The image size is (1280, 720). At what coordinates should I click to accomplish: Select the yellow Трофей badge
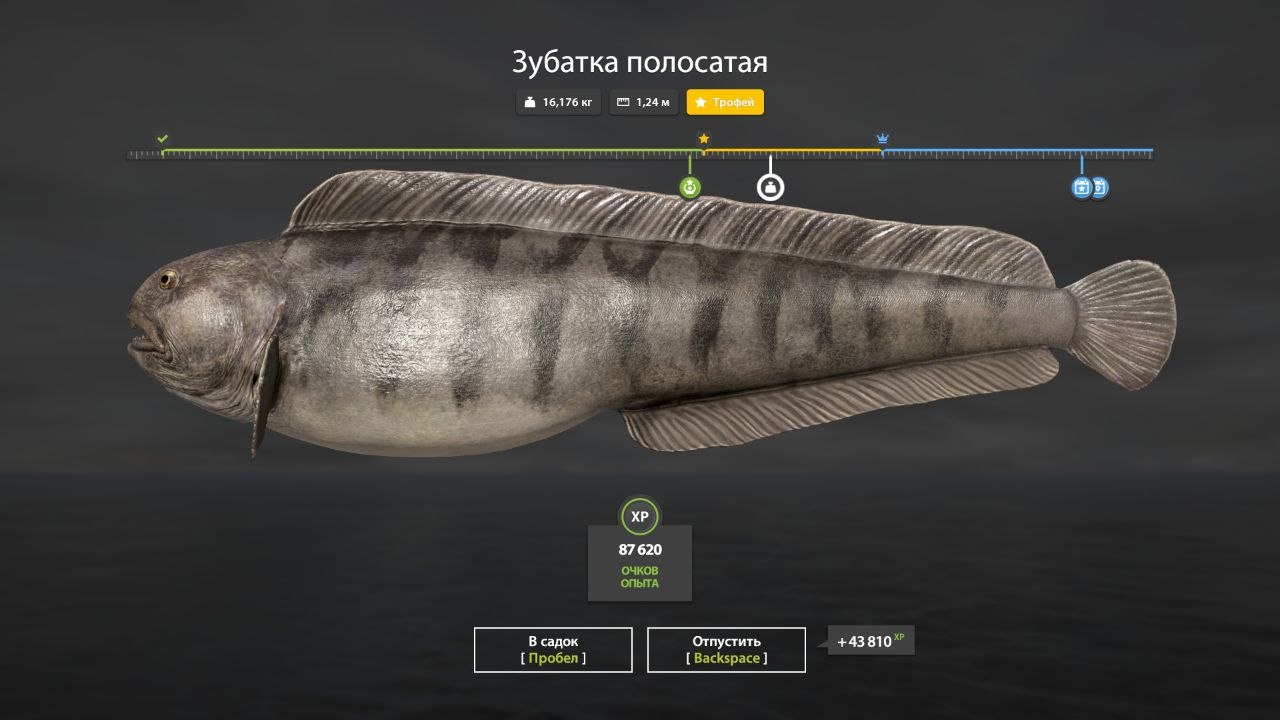coord(725,102)
